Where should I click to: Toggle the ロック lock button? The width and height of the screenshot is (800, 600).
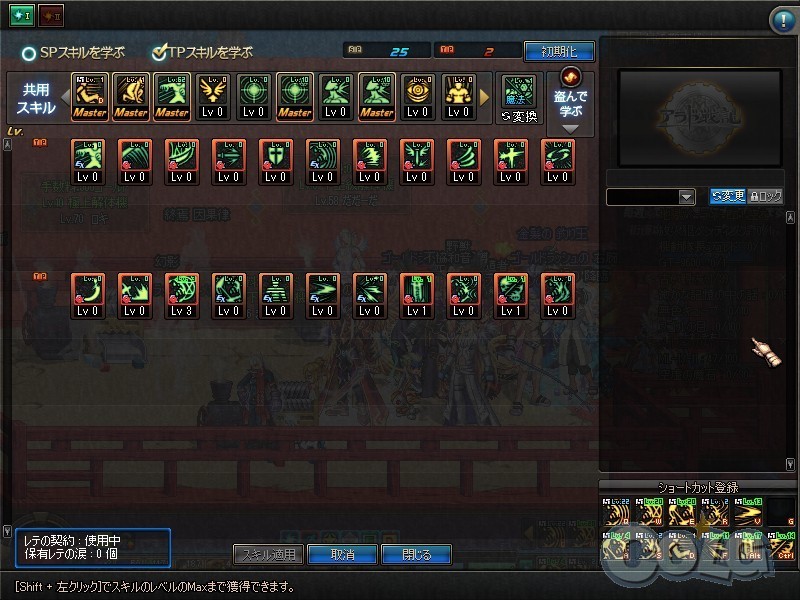click(x=765, y=197)
